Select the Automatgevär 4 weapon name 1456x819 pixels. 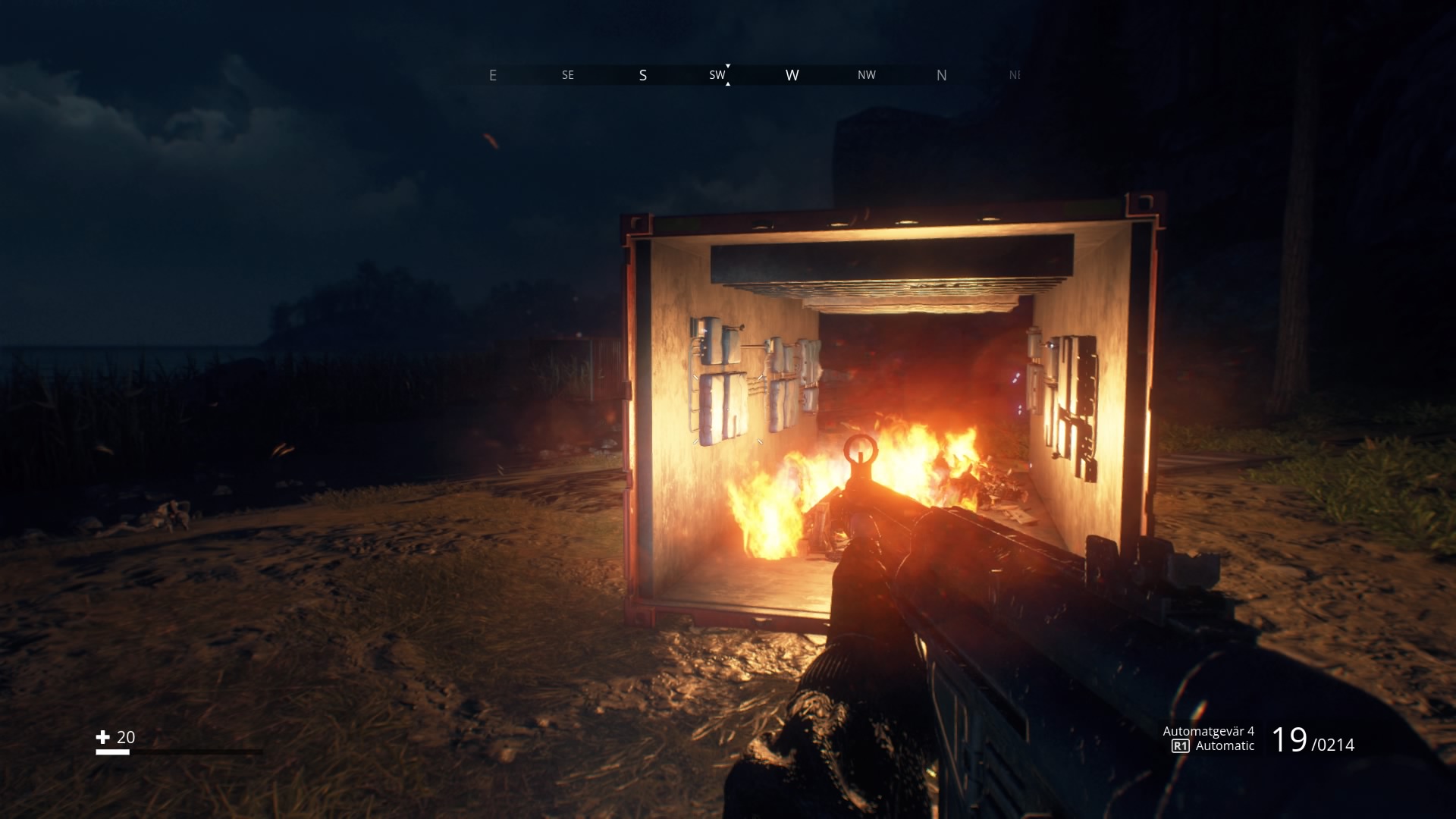click(x=1209, y=732)
